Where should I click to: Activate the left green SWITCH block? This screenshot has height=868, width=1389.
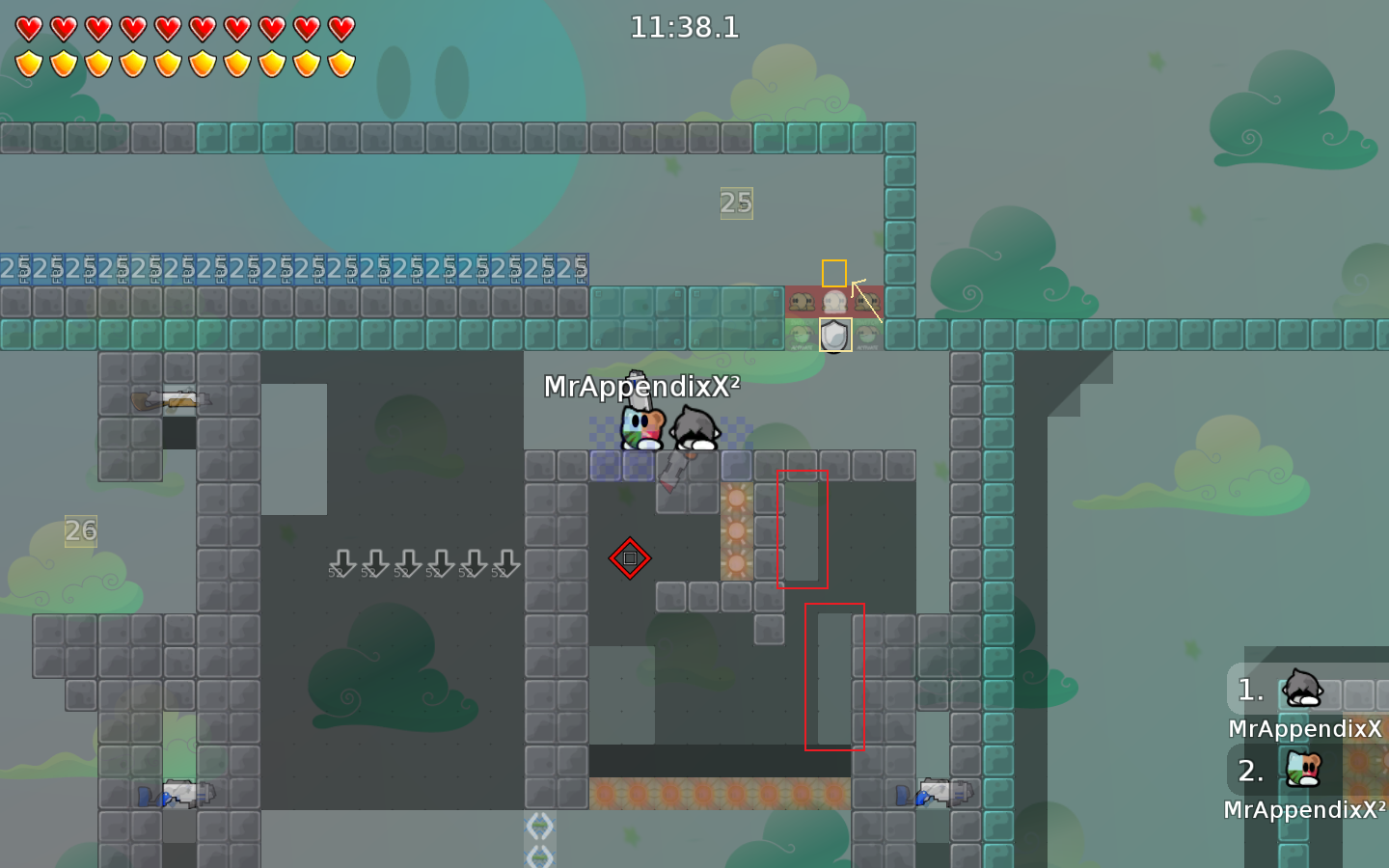pyautogui.click(x=801, y=335)
